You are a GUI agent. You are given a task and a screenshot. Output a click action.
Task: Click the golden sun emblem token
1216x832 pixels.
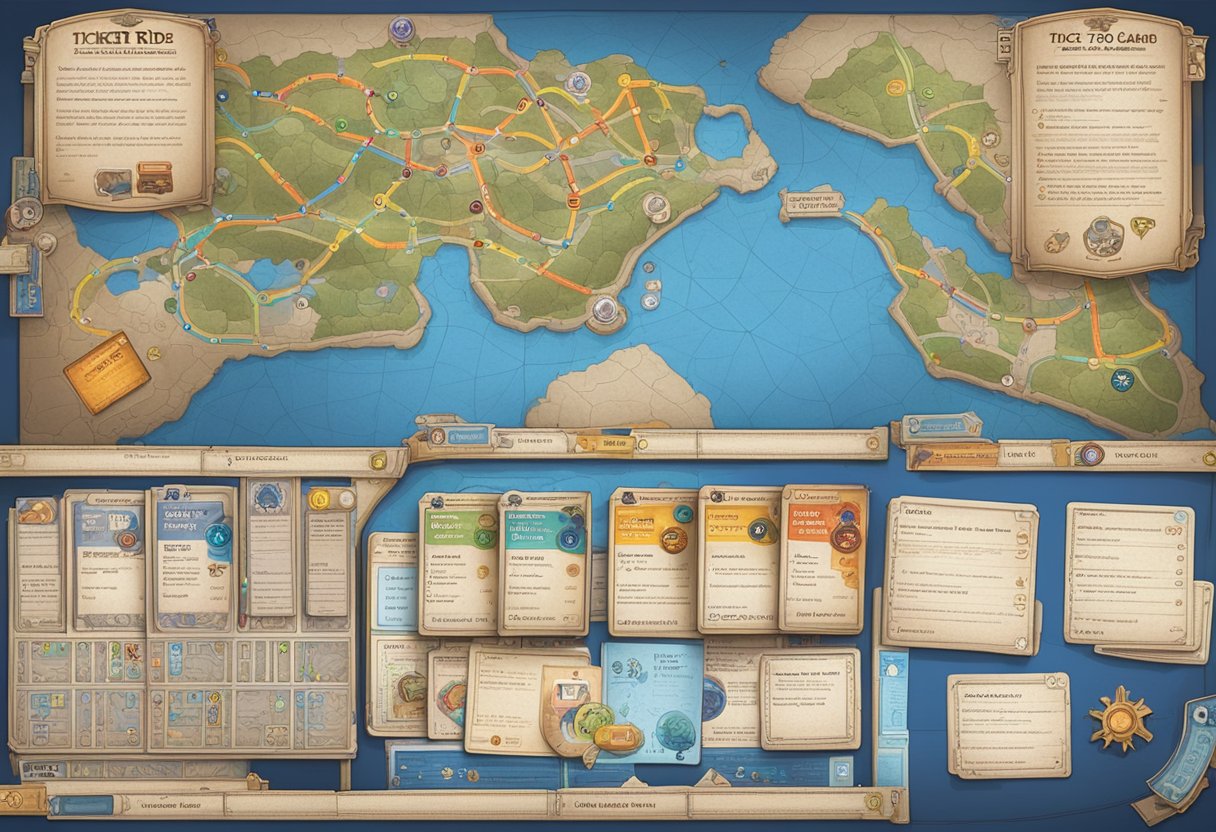click(x=1120, y=718)
